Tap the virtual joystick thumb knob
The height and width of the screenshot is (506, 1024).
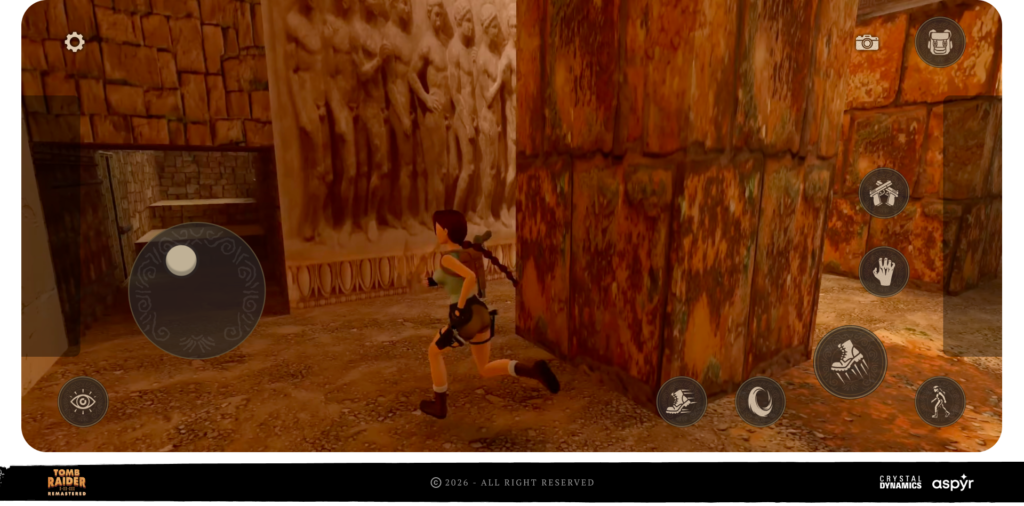pos(181,260)
